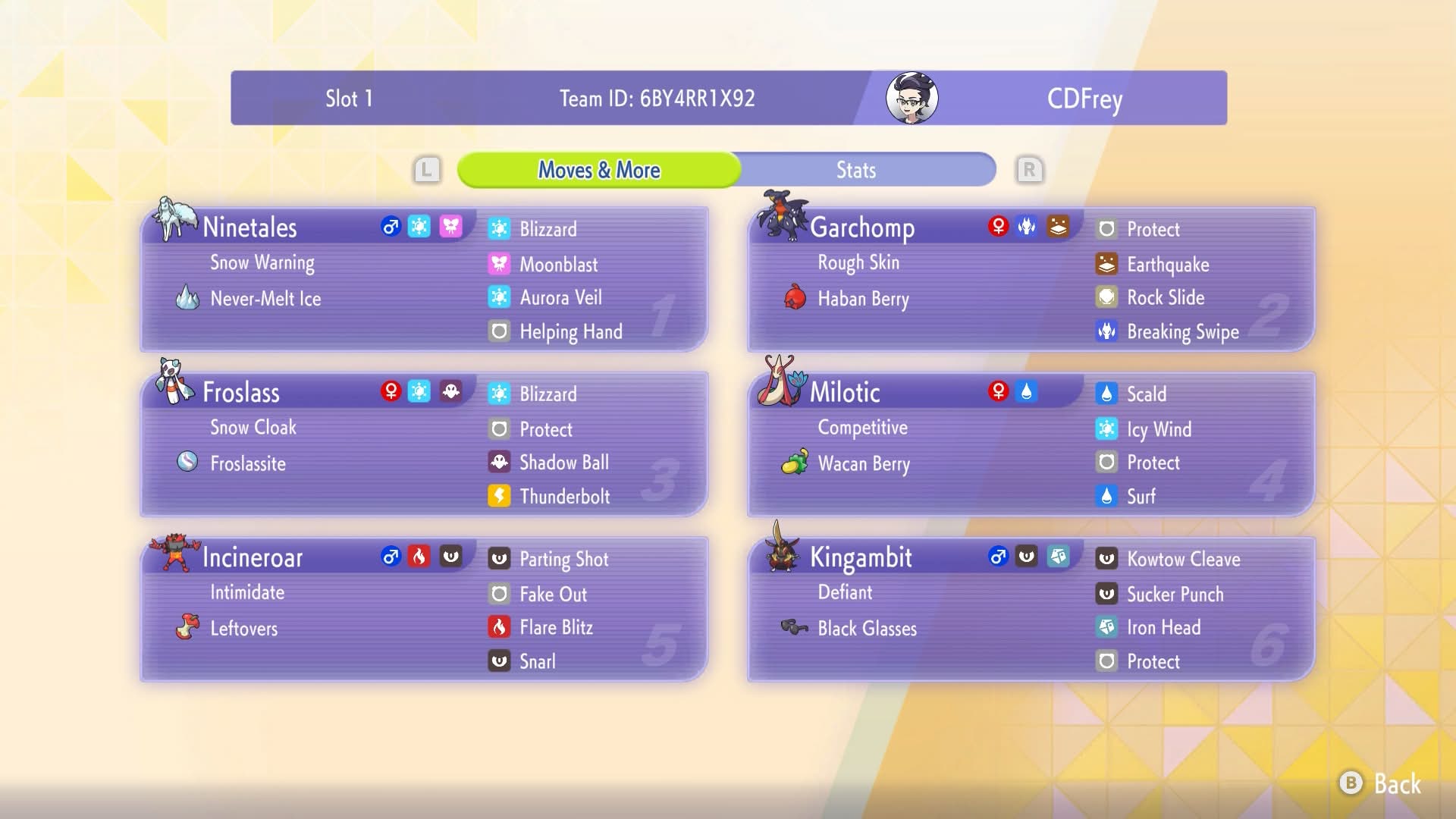Click the Fairy-type icon beside Moonblast
Viewport: 1456px width, 819px height.
click(x=498, y=264)
